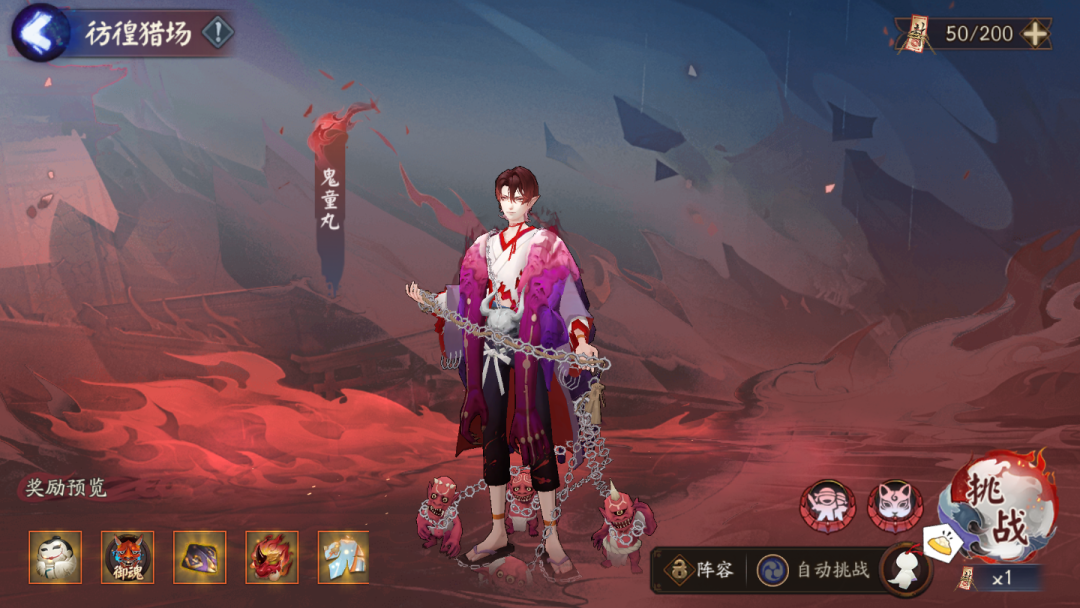Toggle 自动挑战 auto challenge
The height and width of the screenshot is (608, 1080).
[x=815, y=570]
